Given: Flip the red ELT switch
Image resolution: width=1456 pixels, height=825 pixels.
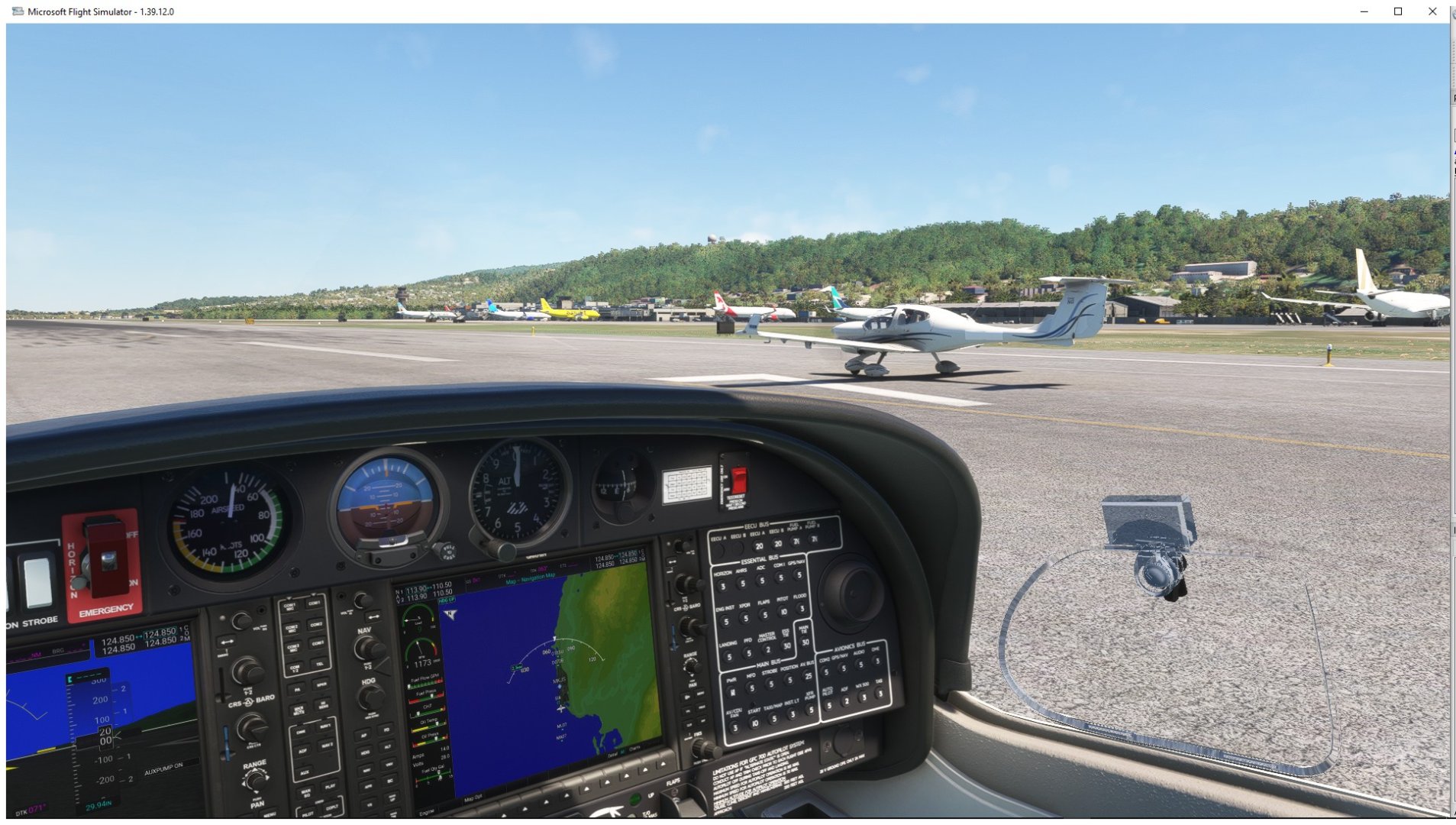Looking at the screenshot, I should pos(738,481).
